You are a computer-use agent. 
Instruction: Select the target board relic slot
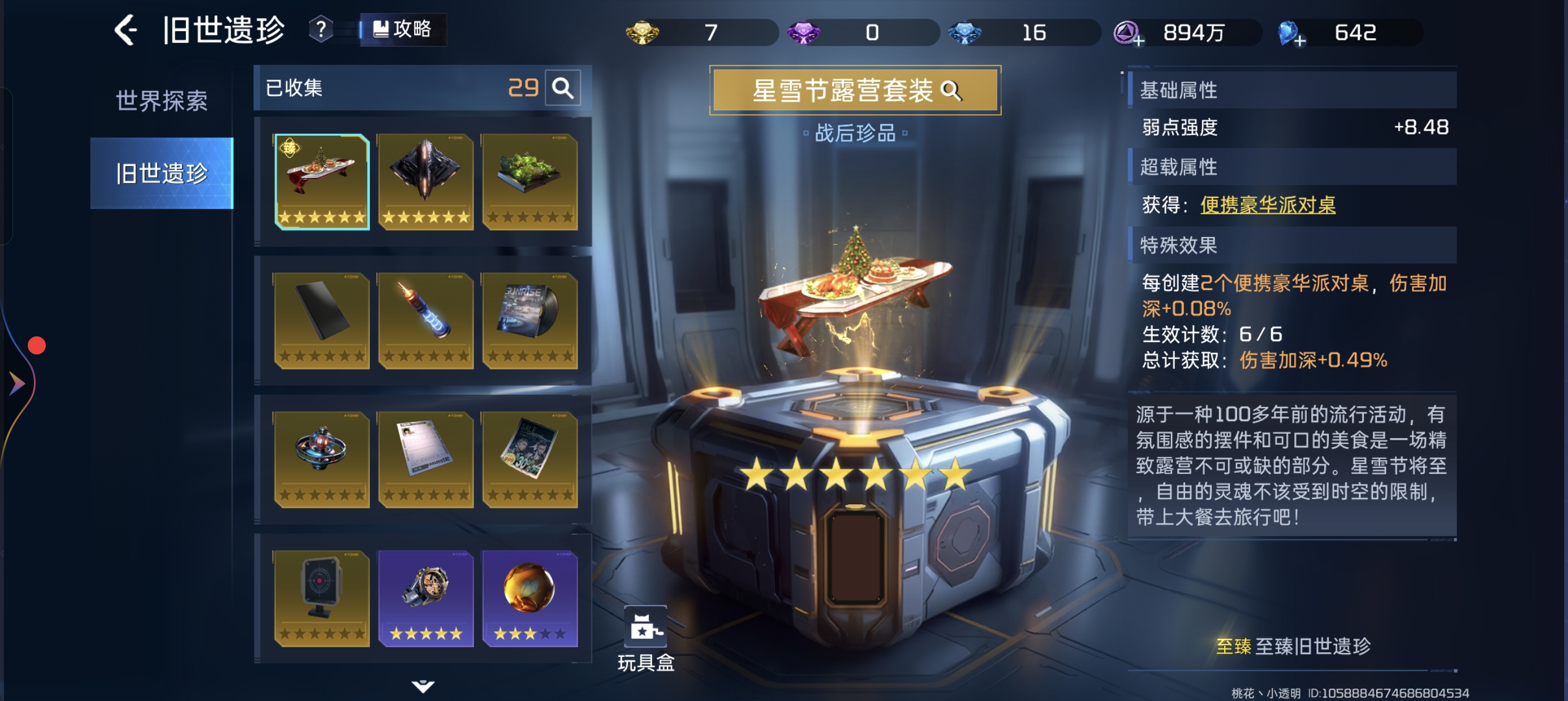[322, 598]
